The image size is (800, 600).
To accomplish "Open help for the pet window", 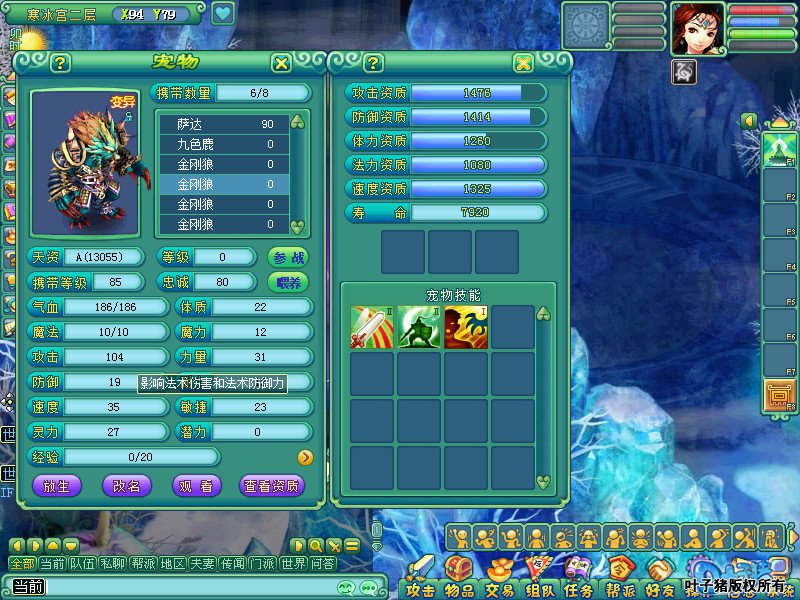I will [x=60, y=63].
